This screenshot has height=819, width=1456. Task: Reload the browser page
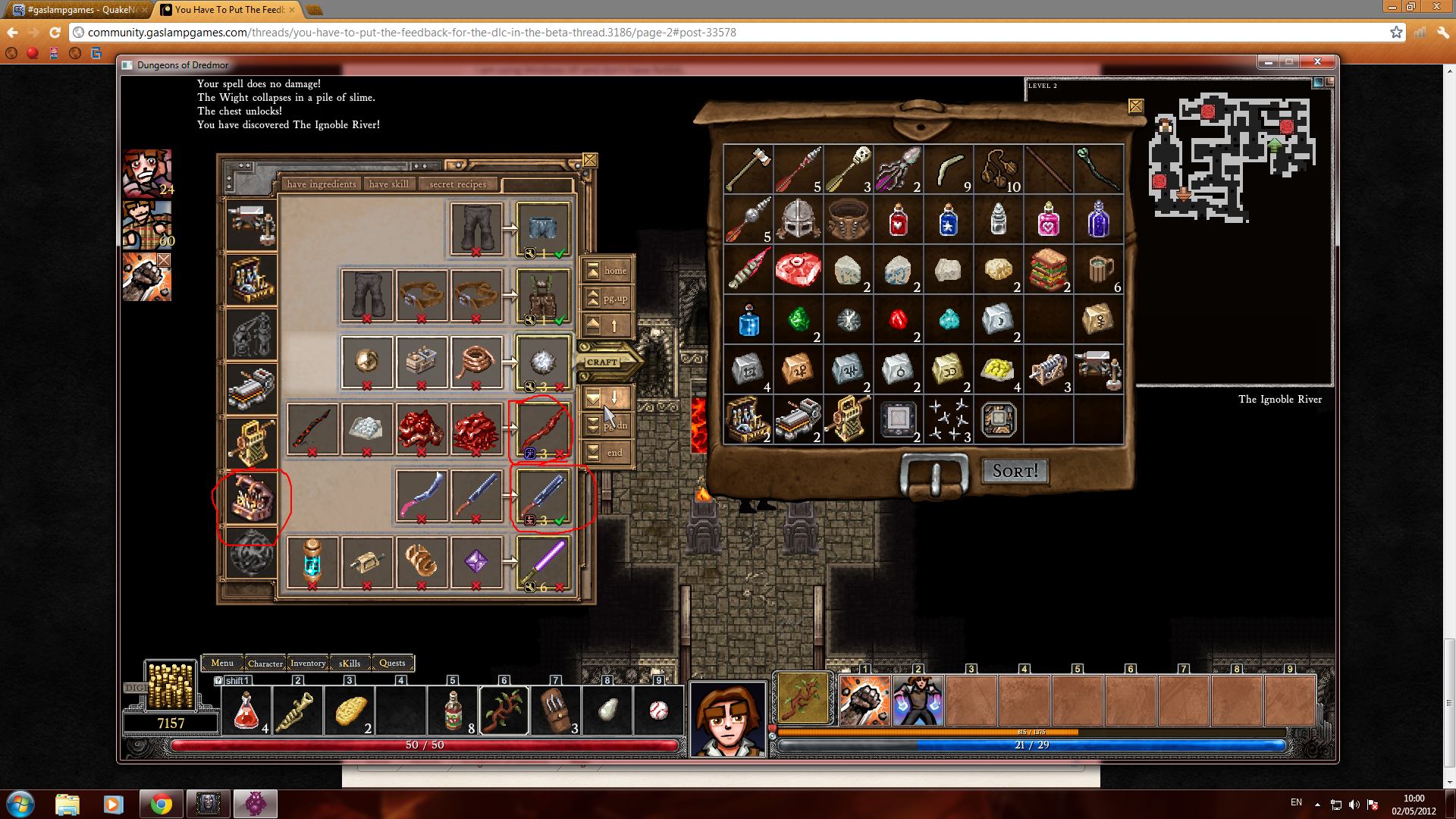[55, 33]
